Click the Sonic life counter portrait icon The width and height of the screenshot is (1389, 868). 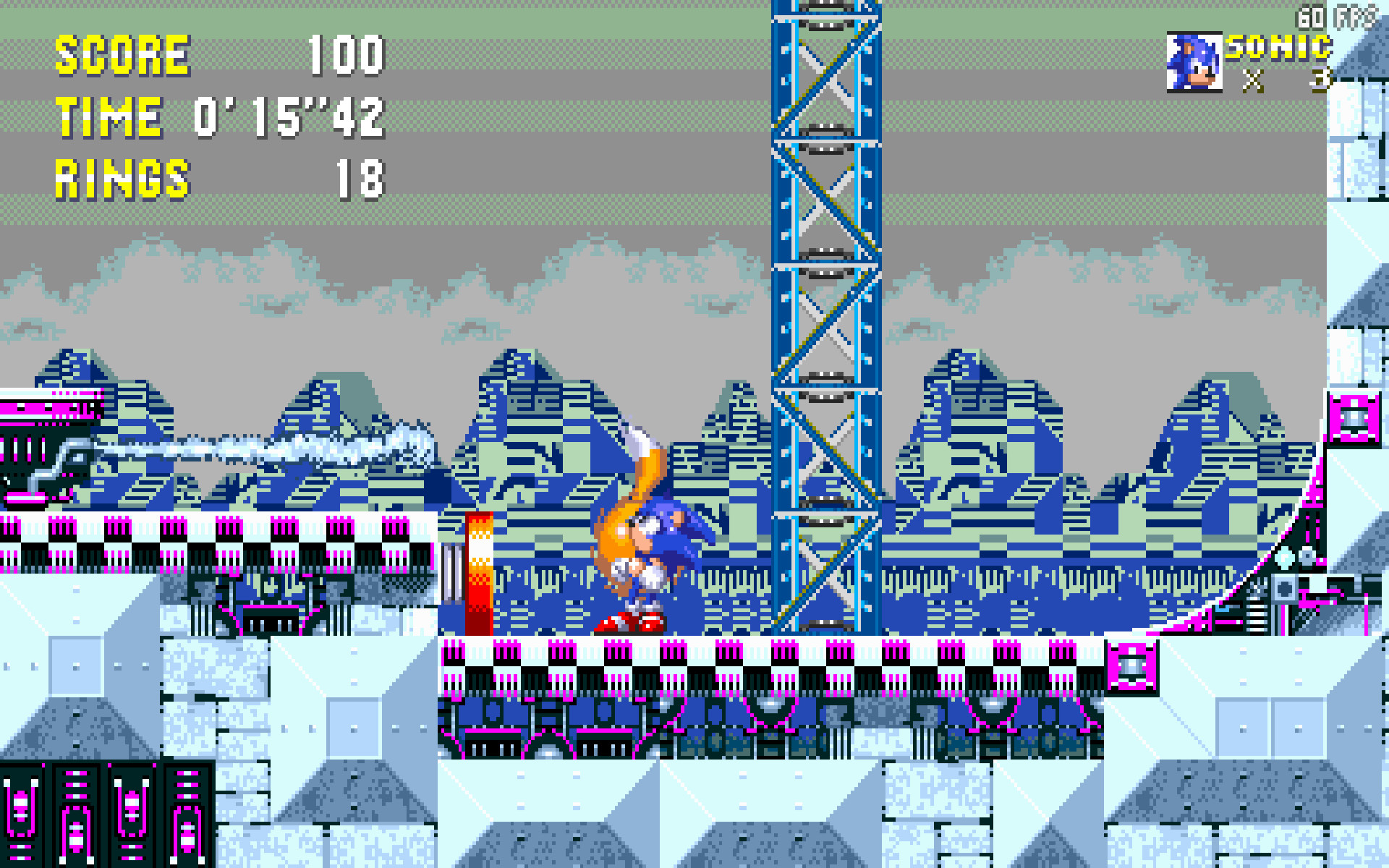click(1194, 61)
